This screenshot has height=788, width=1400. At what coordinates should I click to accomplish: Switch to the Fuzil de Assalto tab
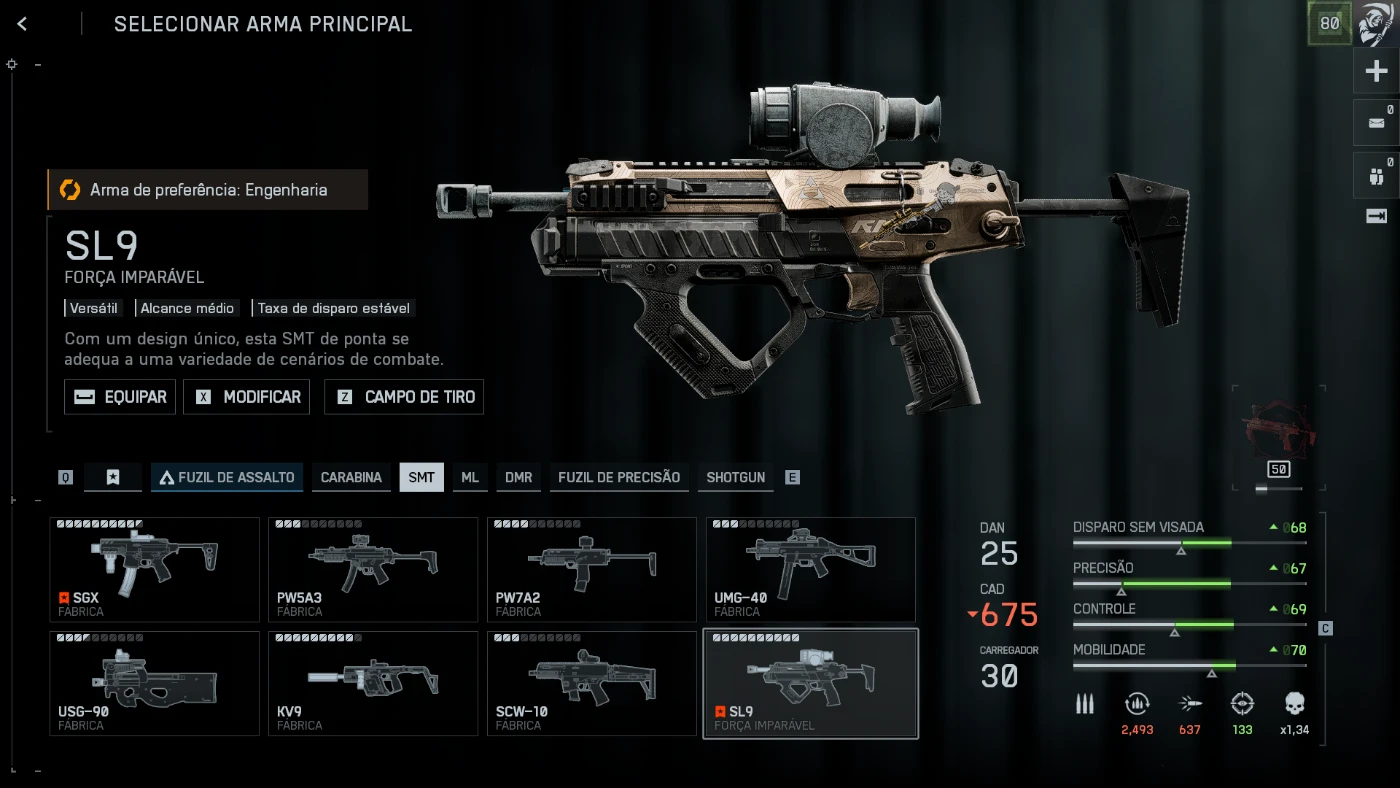point(227,477)
